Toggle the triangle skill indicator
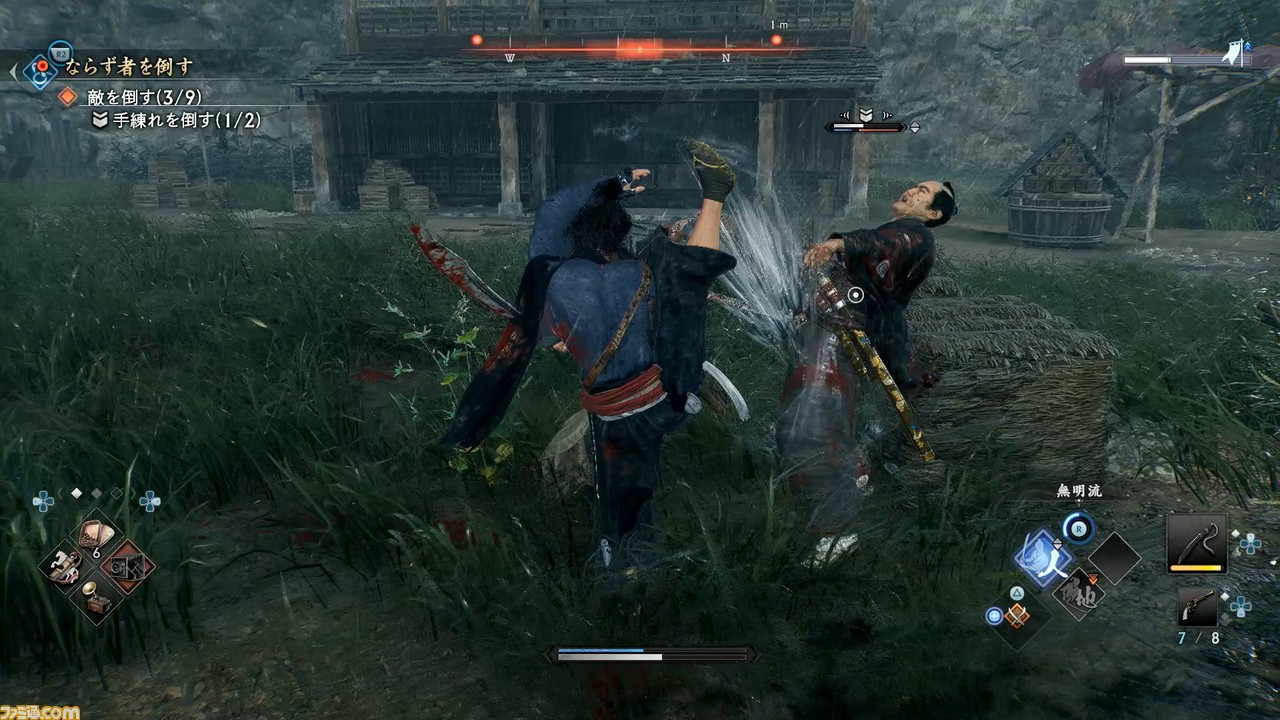 pyautogui.click(x=1017, y=591)
